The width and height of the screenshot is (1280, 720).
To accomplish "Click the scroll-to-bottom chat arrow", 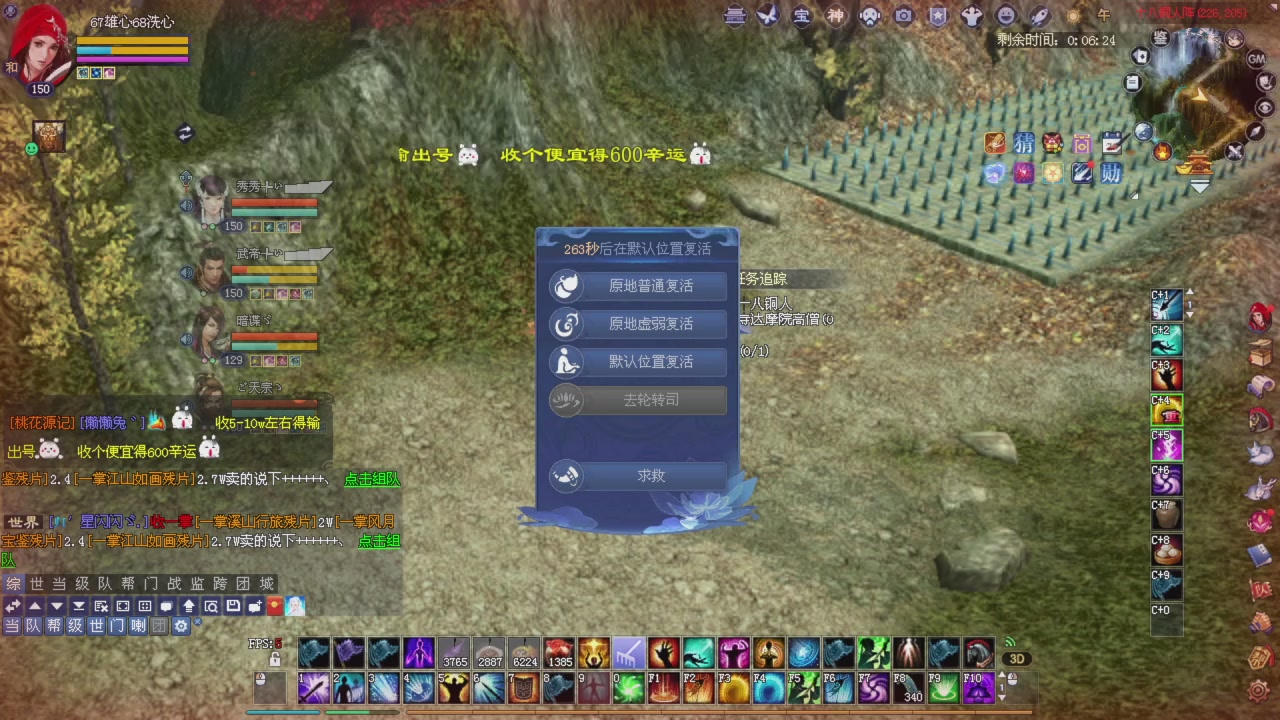I will pyautogui.click(x=78, y=605).
